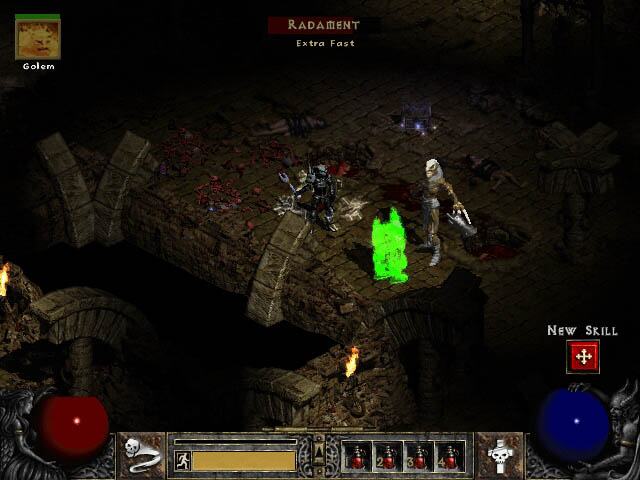The image size is (640, 480).
Task: Select the right skill skull-cross icon
Action: (497, 455)
